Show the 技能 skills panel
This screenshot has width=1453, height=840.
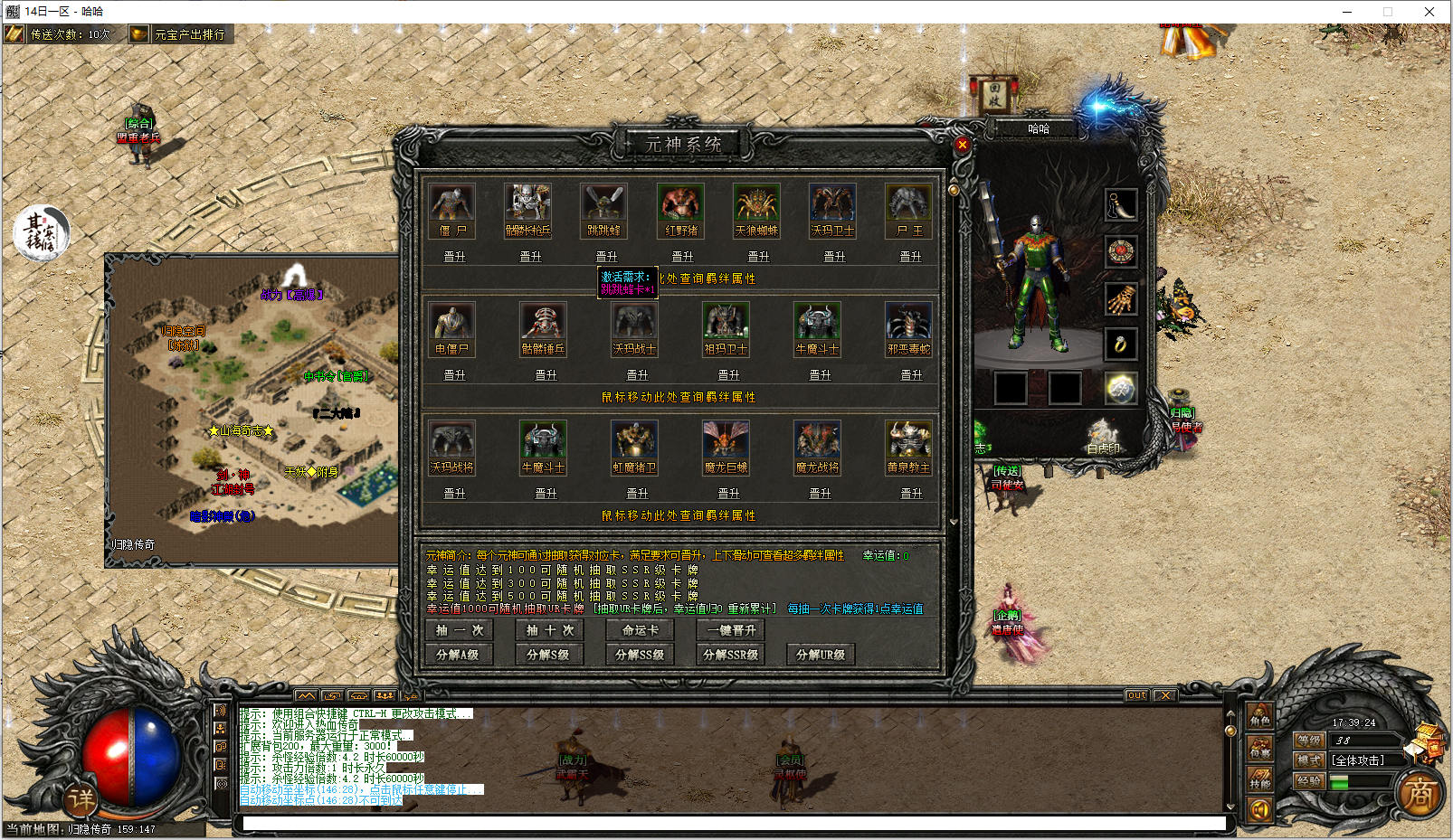(1260, 779)
